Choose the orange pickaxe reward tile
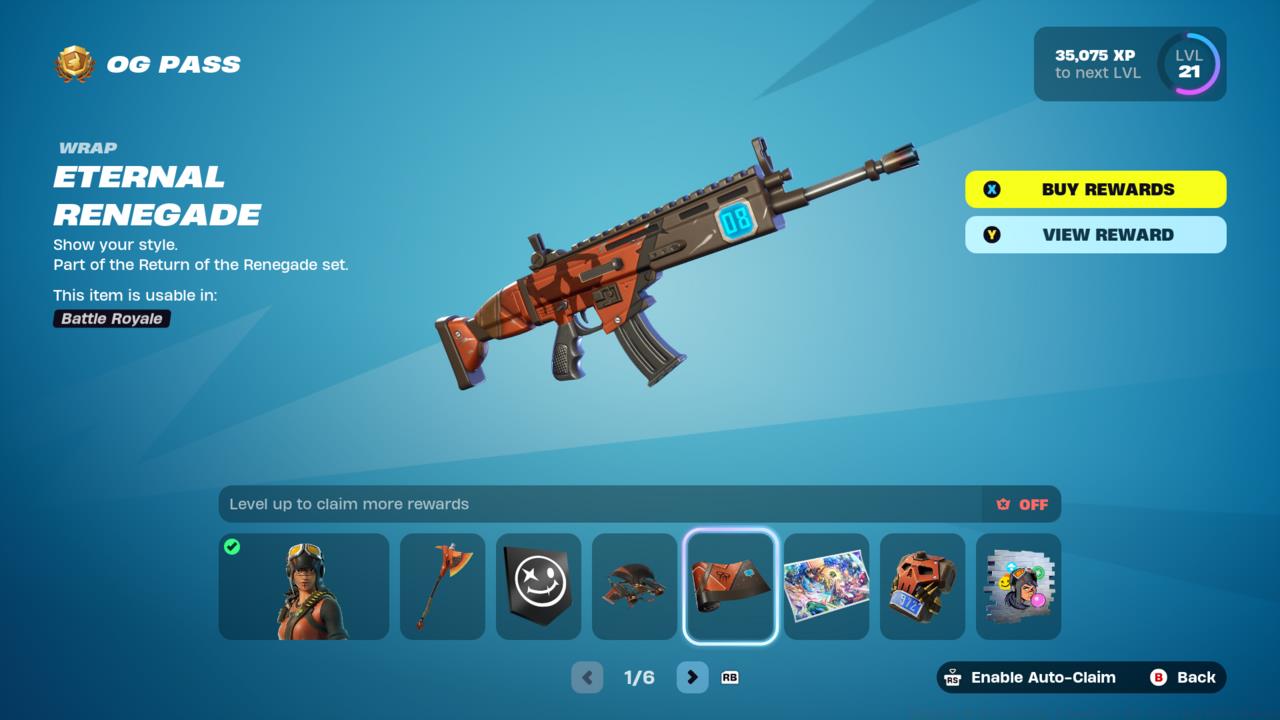 click(x=442, y=586)
